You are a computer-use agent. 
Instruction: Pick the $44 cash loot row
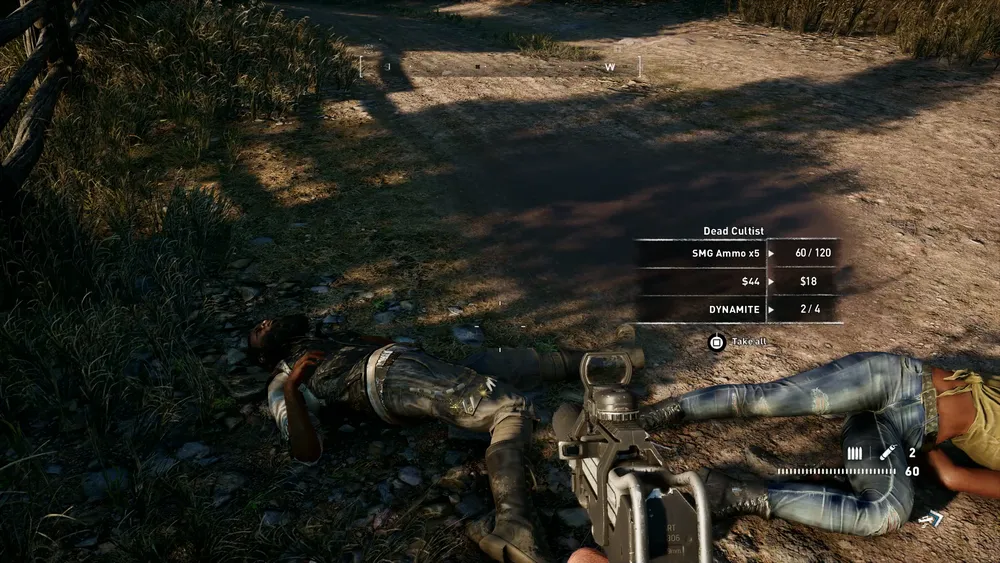click(x=737, y=282)
